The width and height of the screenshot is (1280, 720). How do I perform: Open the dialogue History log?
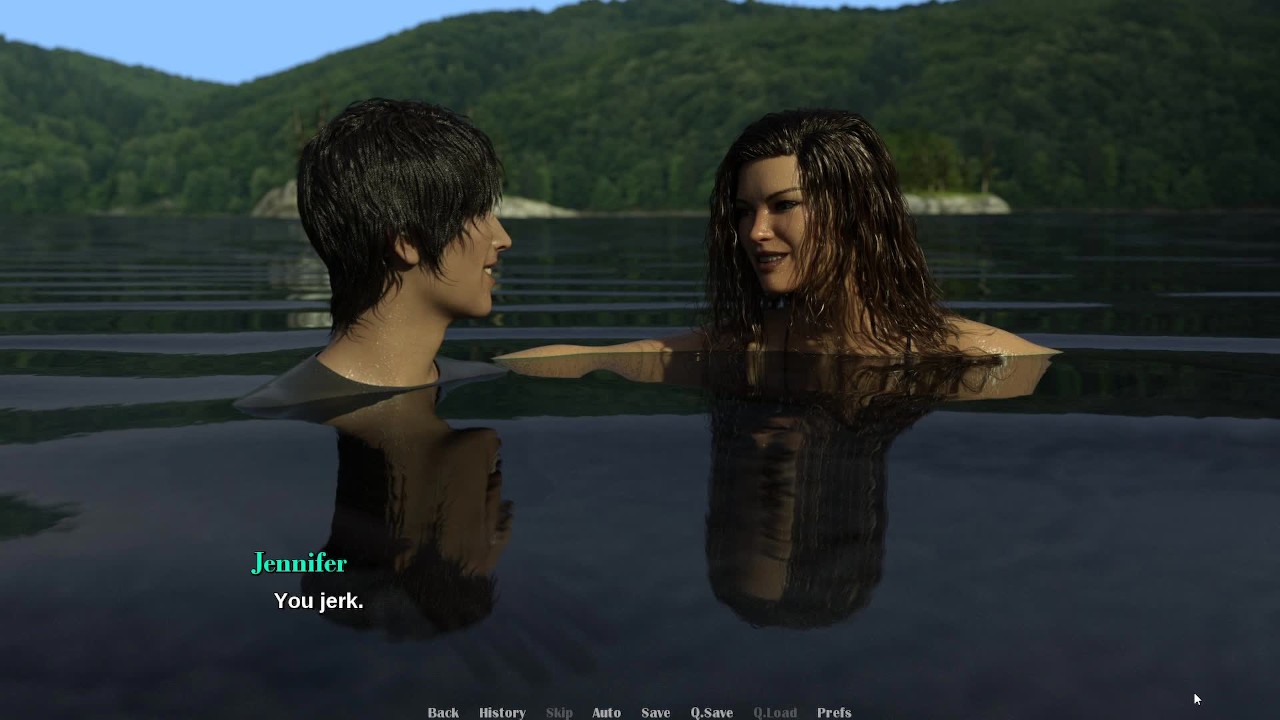[502, 712]
